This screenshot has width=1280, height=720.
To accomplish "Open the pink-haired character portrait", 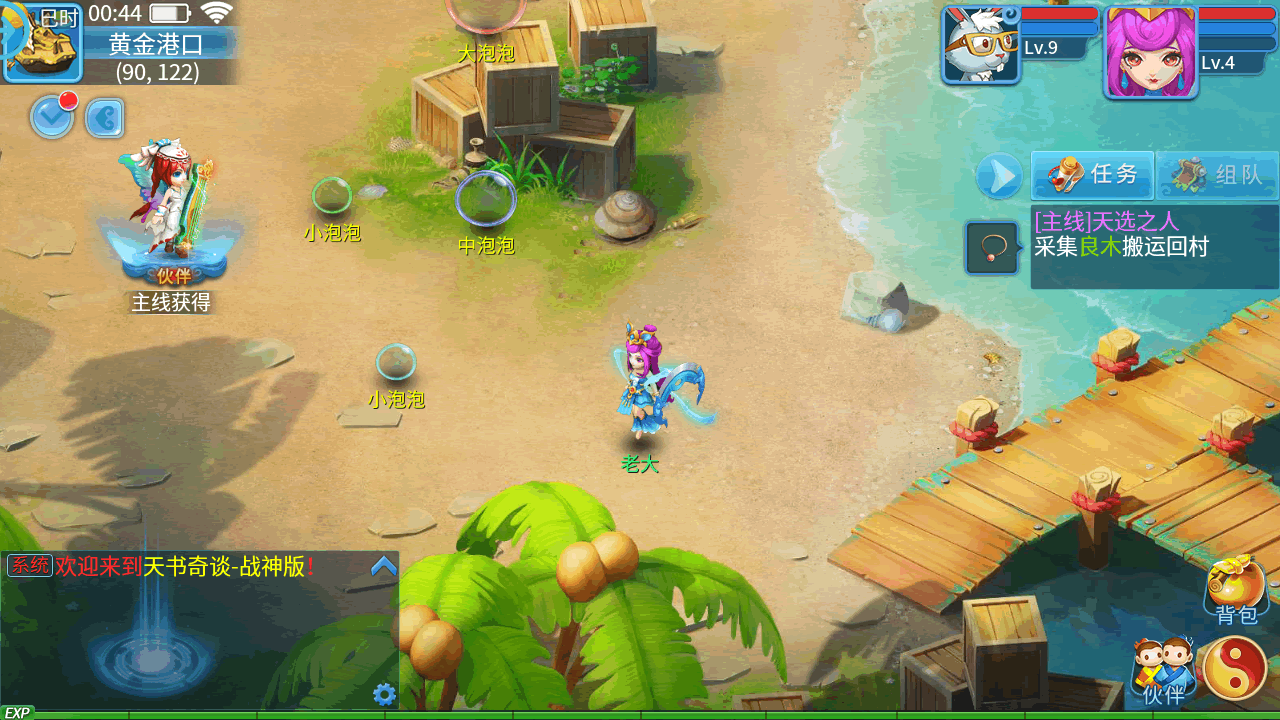I will coord(1150,52).
